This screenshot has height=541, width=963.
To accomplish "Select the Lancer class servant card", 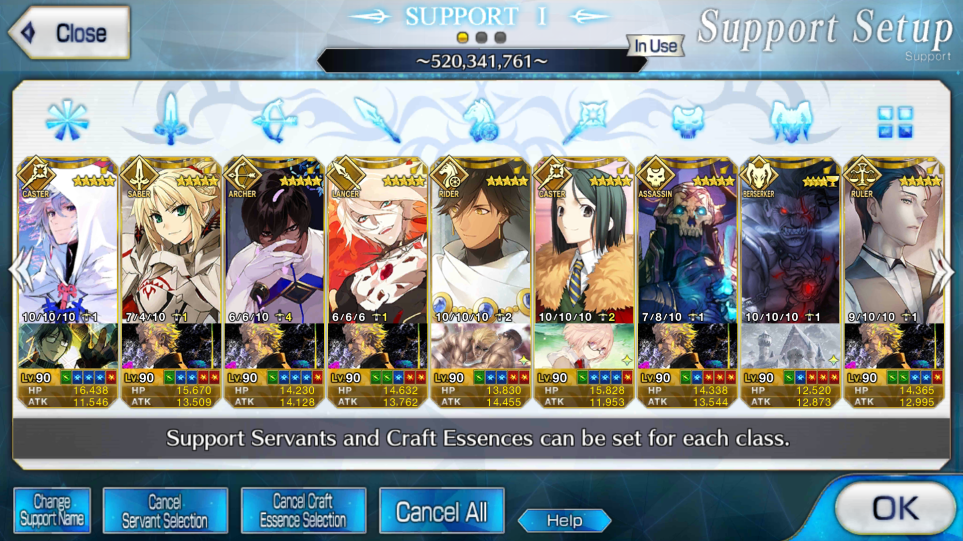I will pos(377,250).
